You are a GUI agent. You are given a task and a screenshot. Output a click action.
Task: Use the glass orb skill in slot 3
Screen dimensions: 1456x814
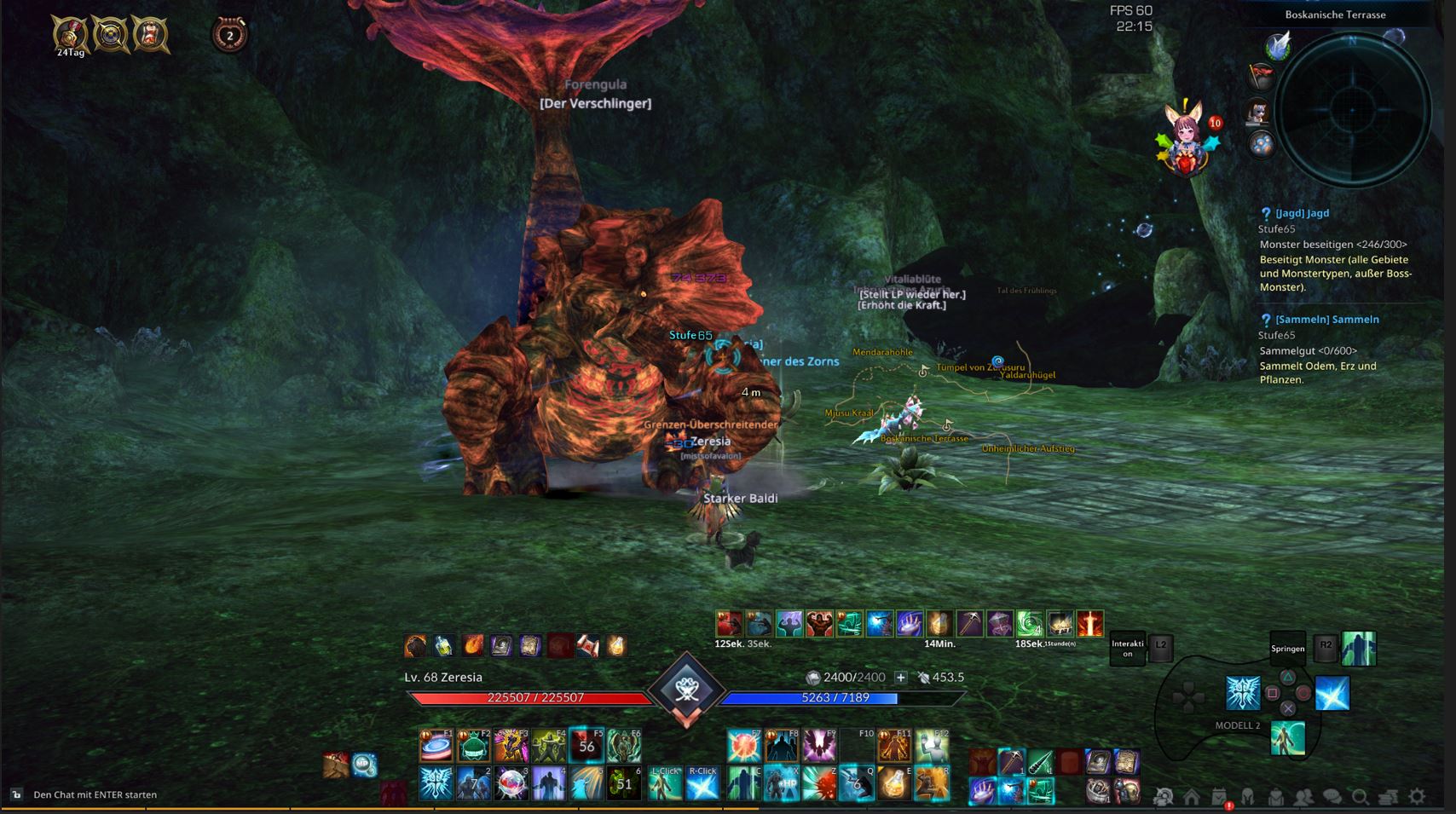[511, 783]
